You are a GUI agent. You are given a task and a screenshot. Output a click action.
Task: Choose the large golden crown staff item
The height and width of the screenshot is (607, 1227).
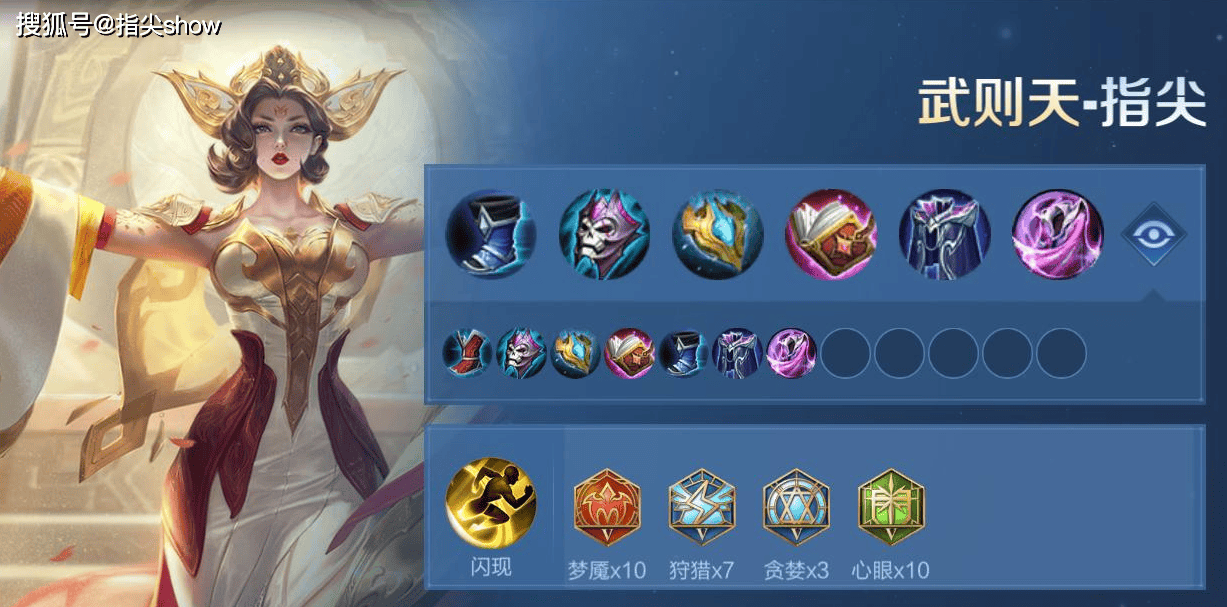(718, 235)
